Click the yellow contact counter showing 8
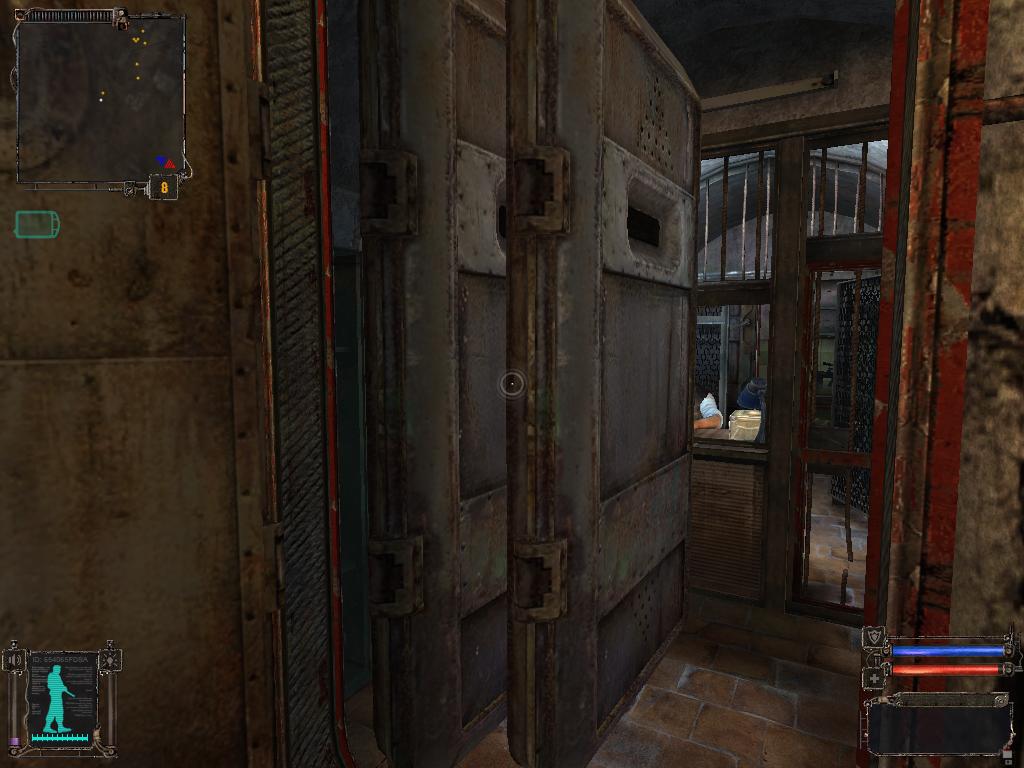This screenshot has width=1024, height=768. (164, 187)
